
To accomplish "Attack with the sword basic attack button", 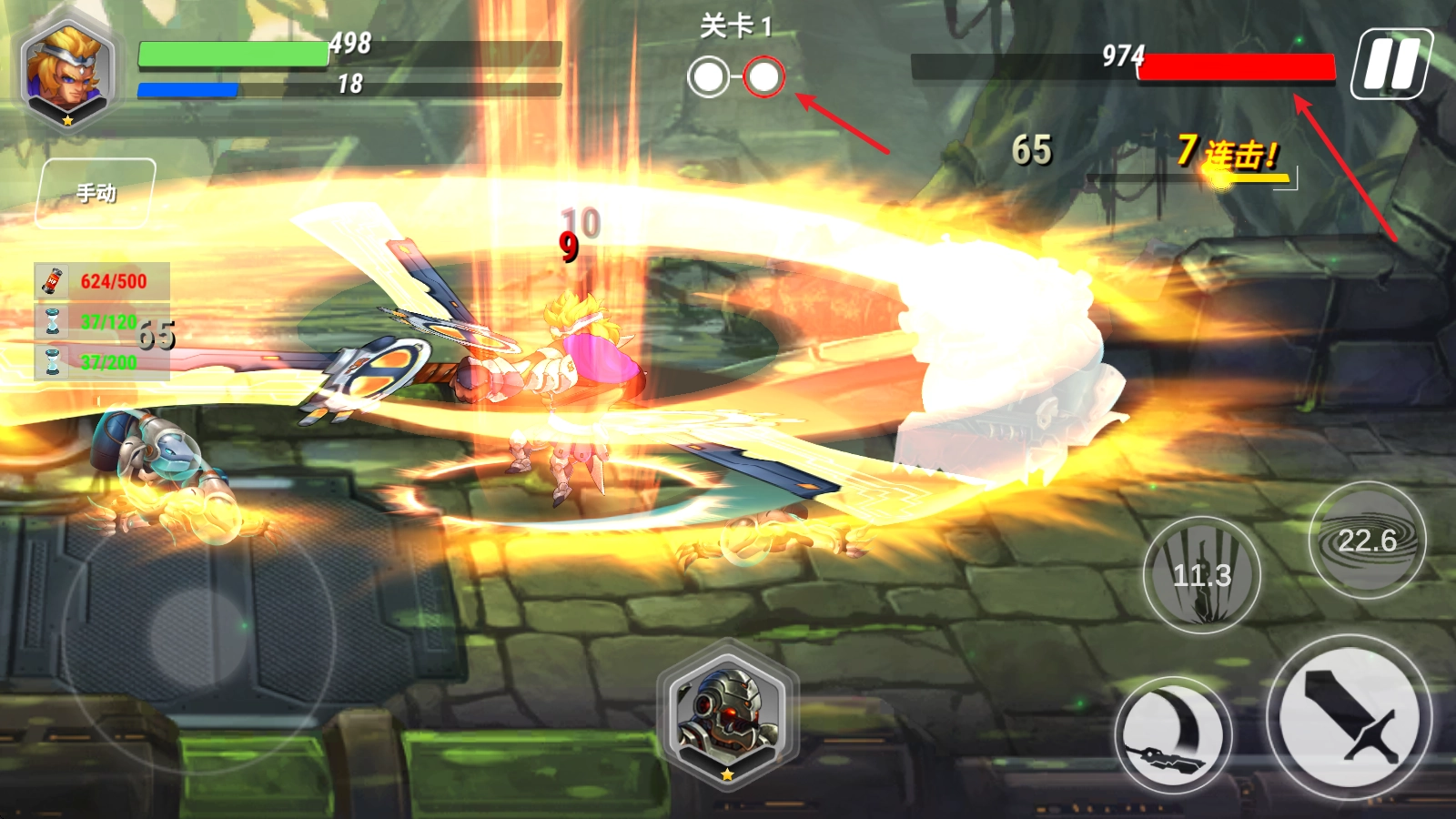I will click(1350, 715).
